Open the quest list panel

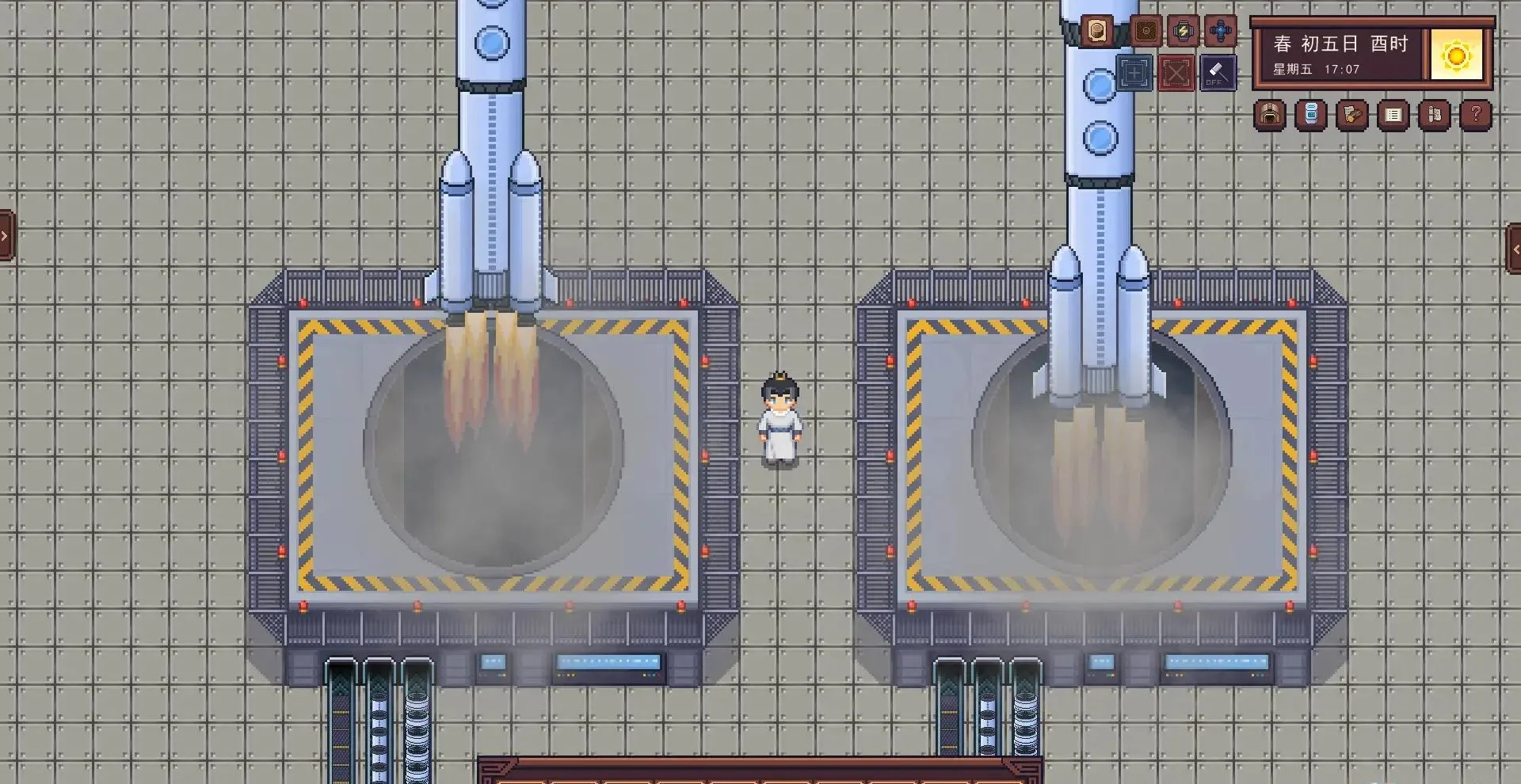pyautogui.click(x=1393, y=116)
